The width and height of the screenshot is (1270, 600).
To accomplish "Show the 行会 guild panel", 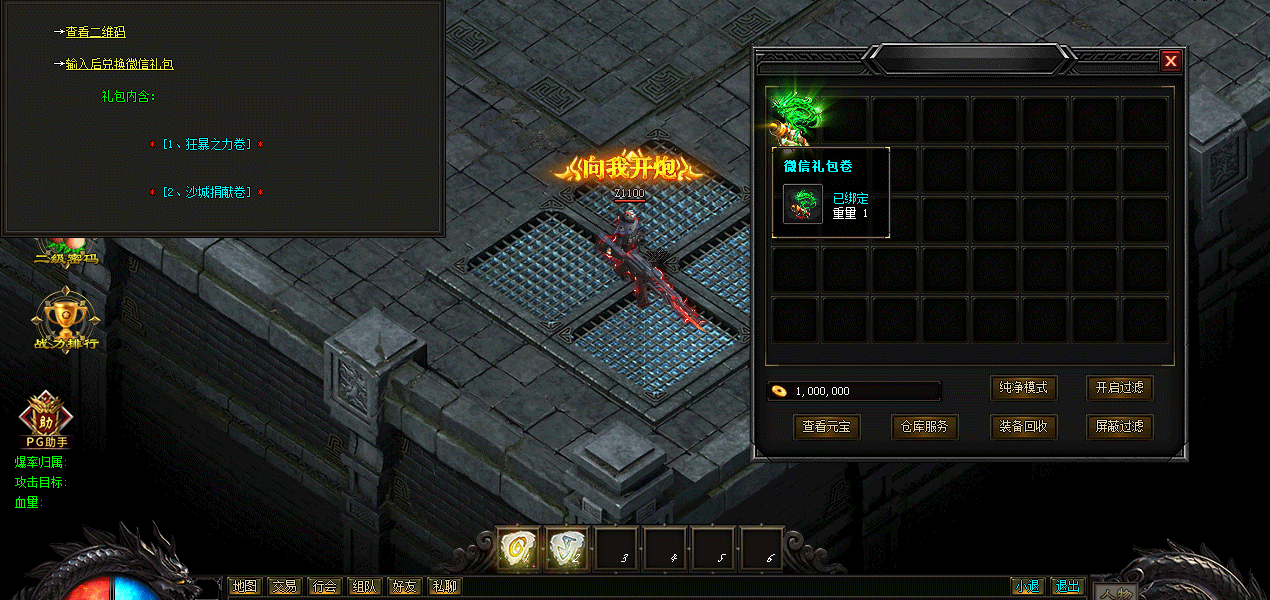I will click(x=324, y=587).
